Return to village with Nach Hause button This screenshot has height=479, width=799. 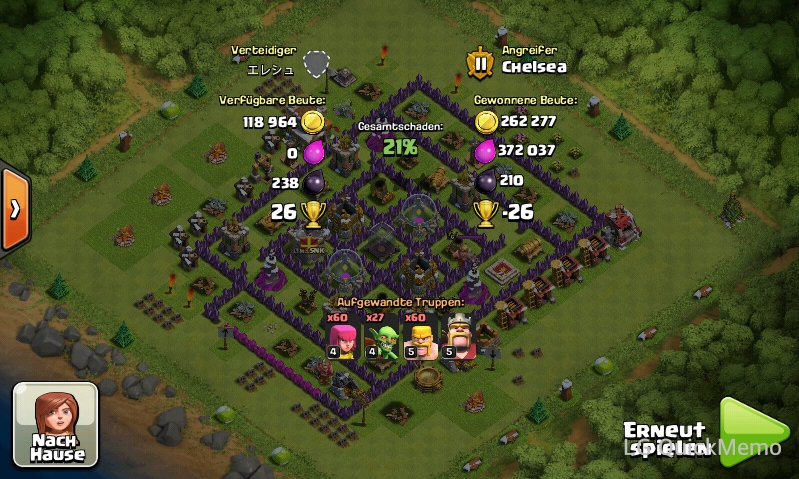[x=56, y=425]
